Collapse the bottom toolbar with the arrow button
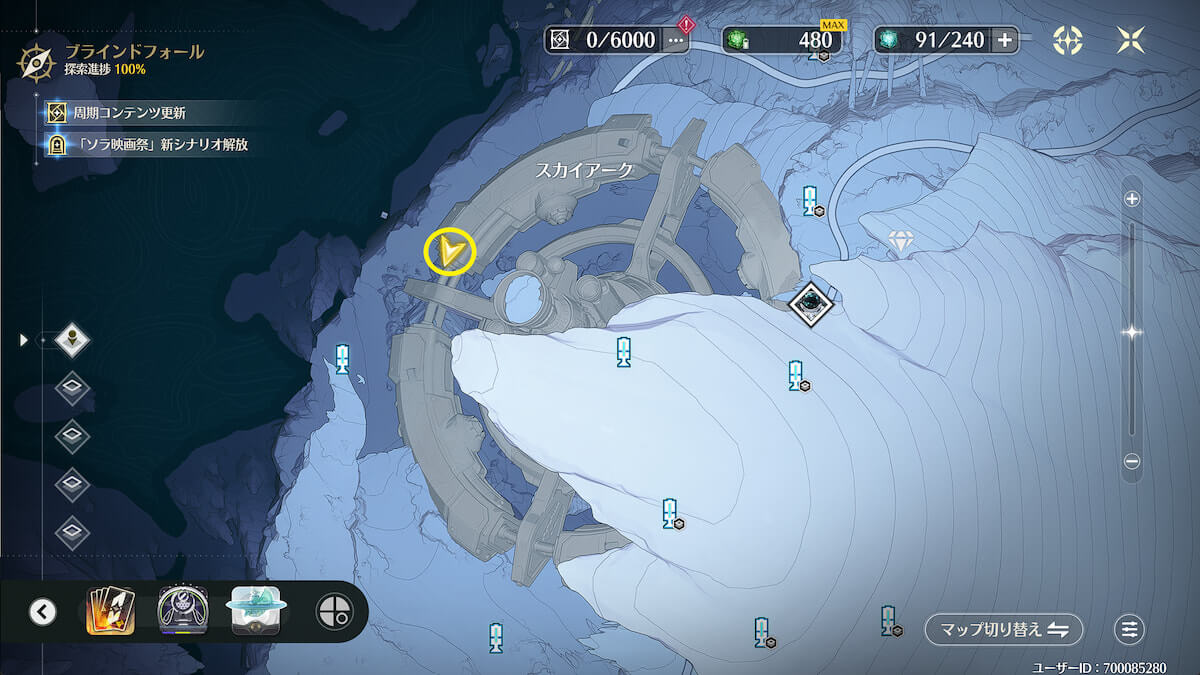This screenshot has height=675, width=1200. click(43, 611)
